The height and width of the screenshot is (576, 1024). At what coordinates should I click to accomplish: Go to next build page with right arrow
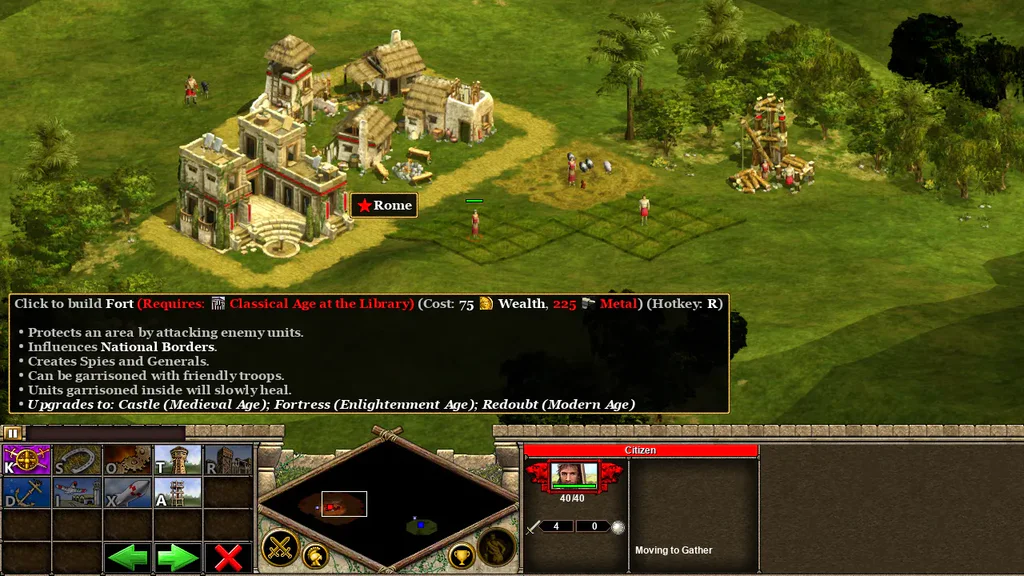point(177,557)
